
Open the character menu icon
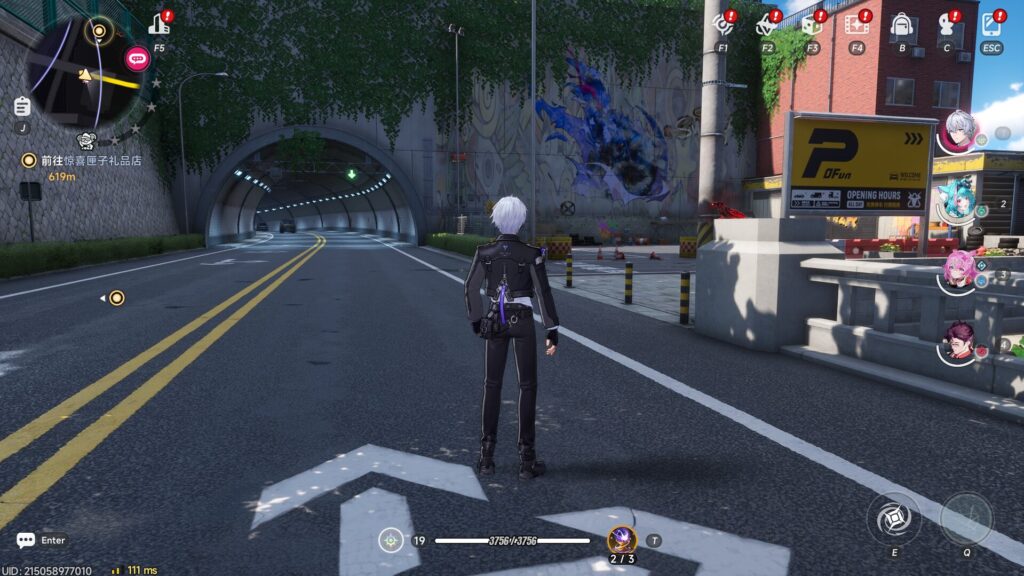946,25
